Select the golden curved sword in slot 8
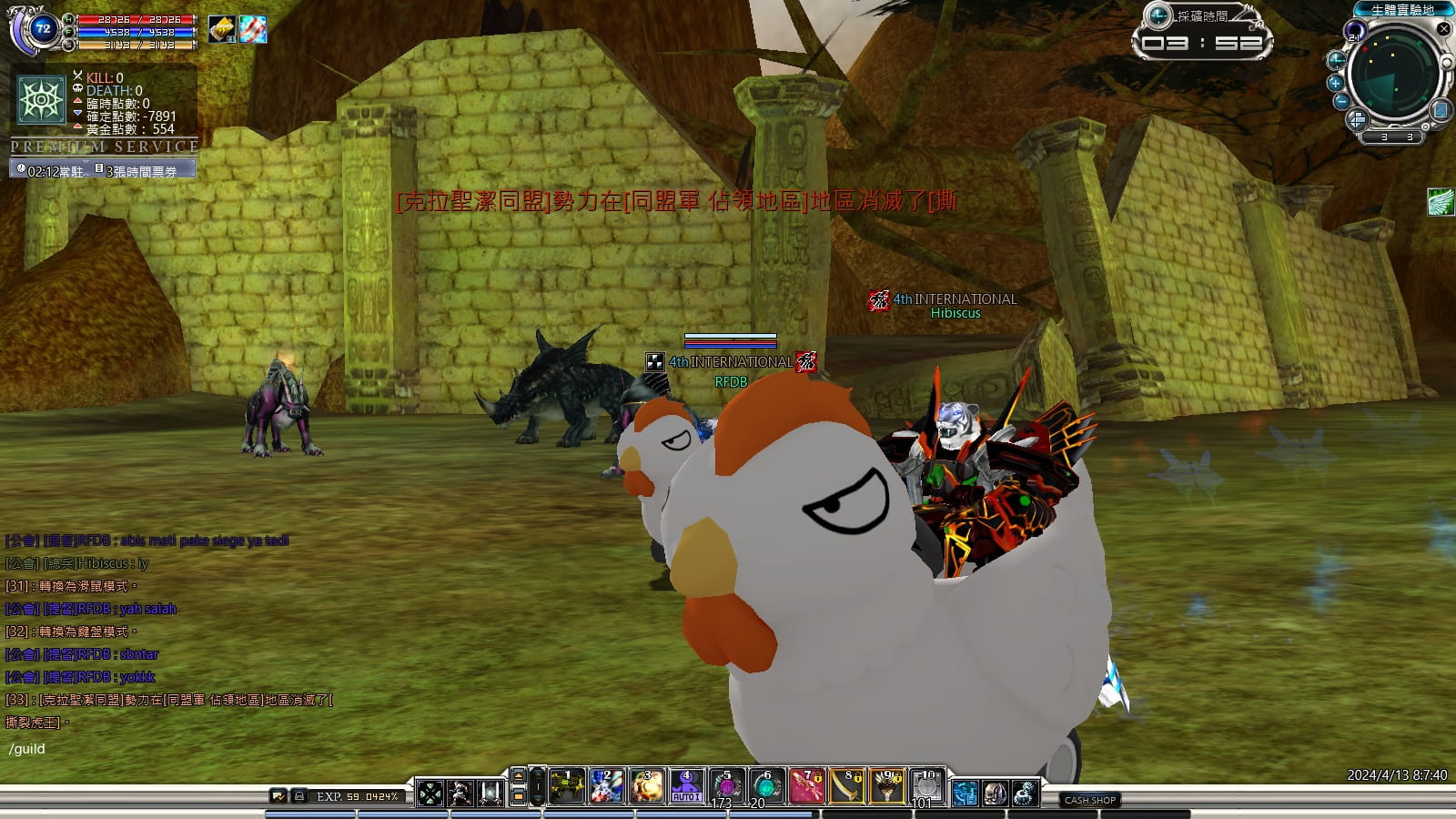The width and height of the screenshot is (1456, 819). tap(847, 786)
